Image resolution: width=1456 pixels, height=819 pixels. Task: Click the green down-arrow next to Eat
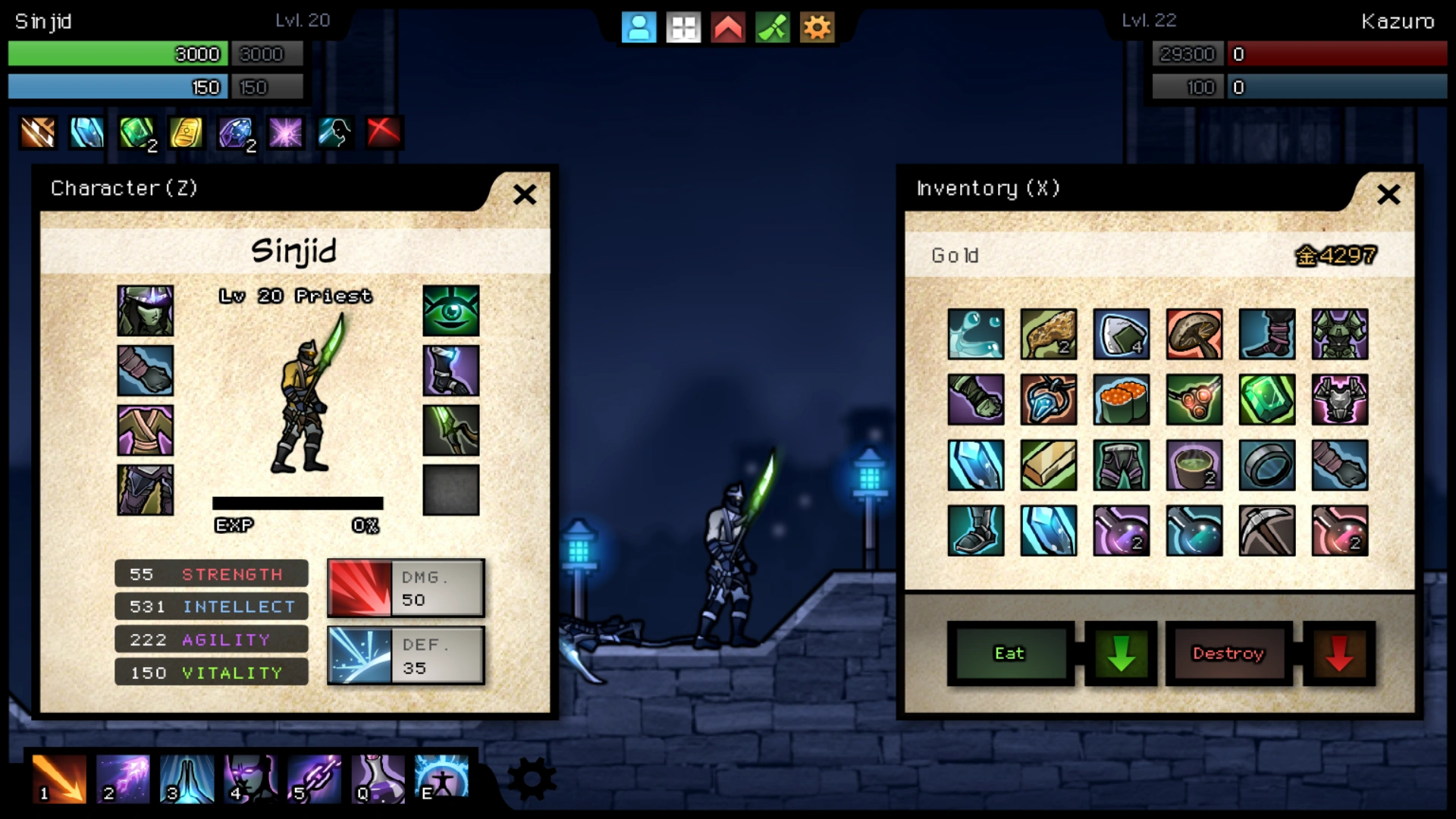click(x=1121, y=653)
